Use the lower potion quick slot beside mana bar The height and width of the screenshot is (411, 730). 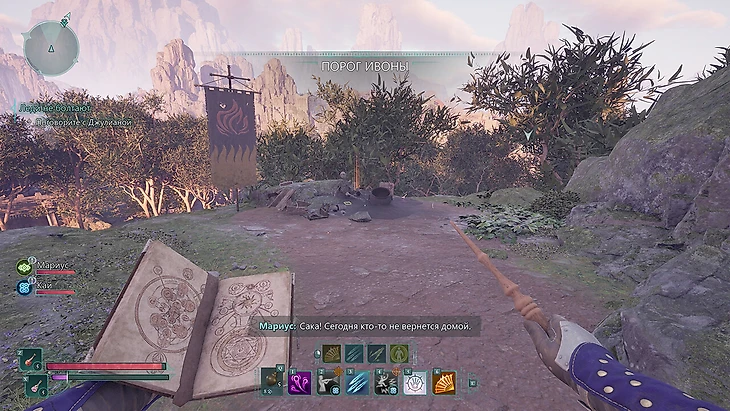(37, 385)
